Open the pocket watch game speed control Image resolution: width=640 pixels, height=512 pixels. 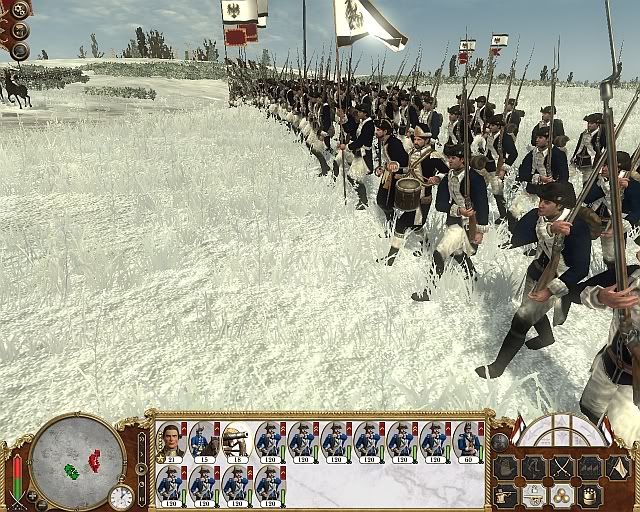121,496
